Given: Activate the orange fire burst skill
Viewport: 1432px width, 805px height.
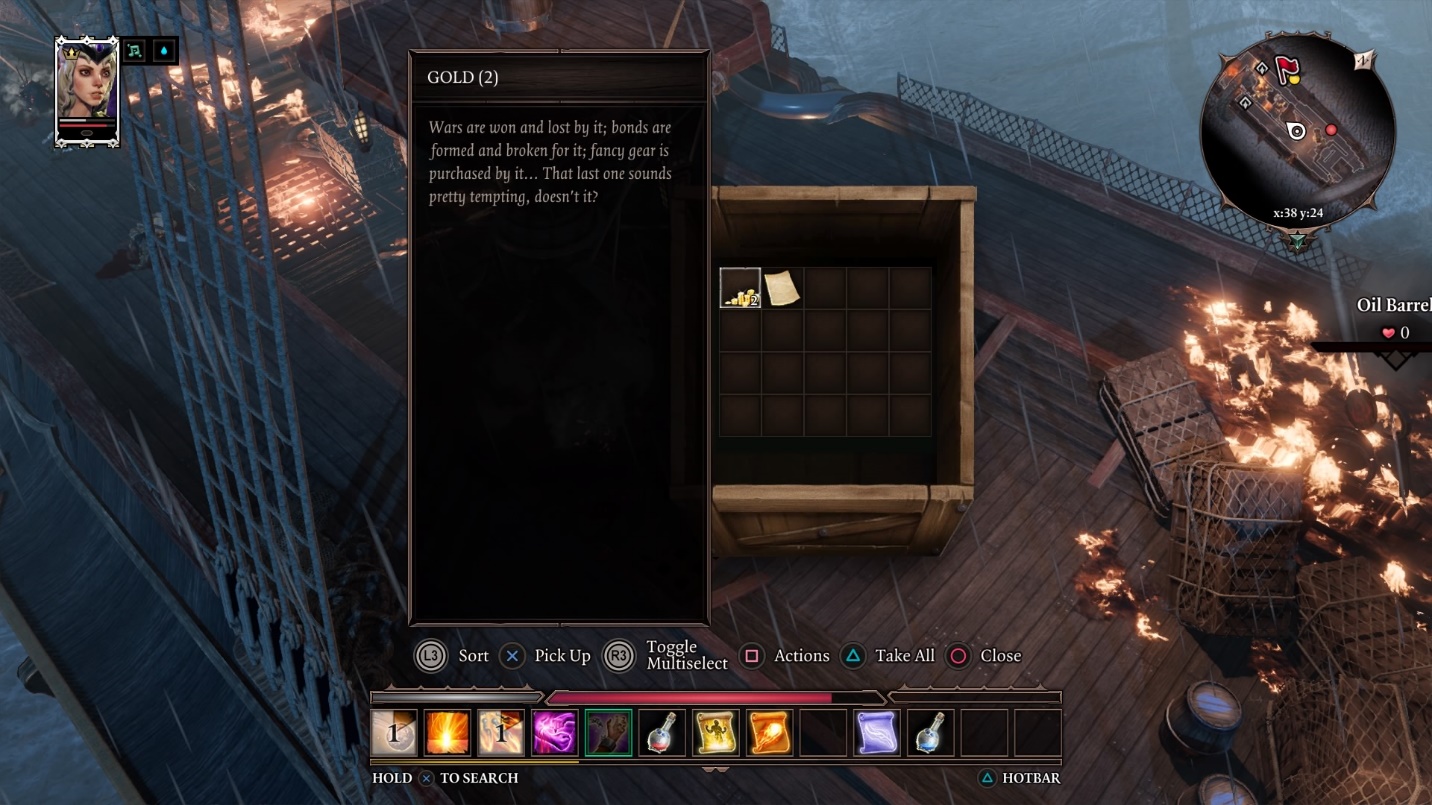Looking at the screenshot, I should [447, 733].
